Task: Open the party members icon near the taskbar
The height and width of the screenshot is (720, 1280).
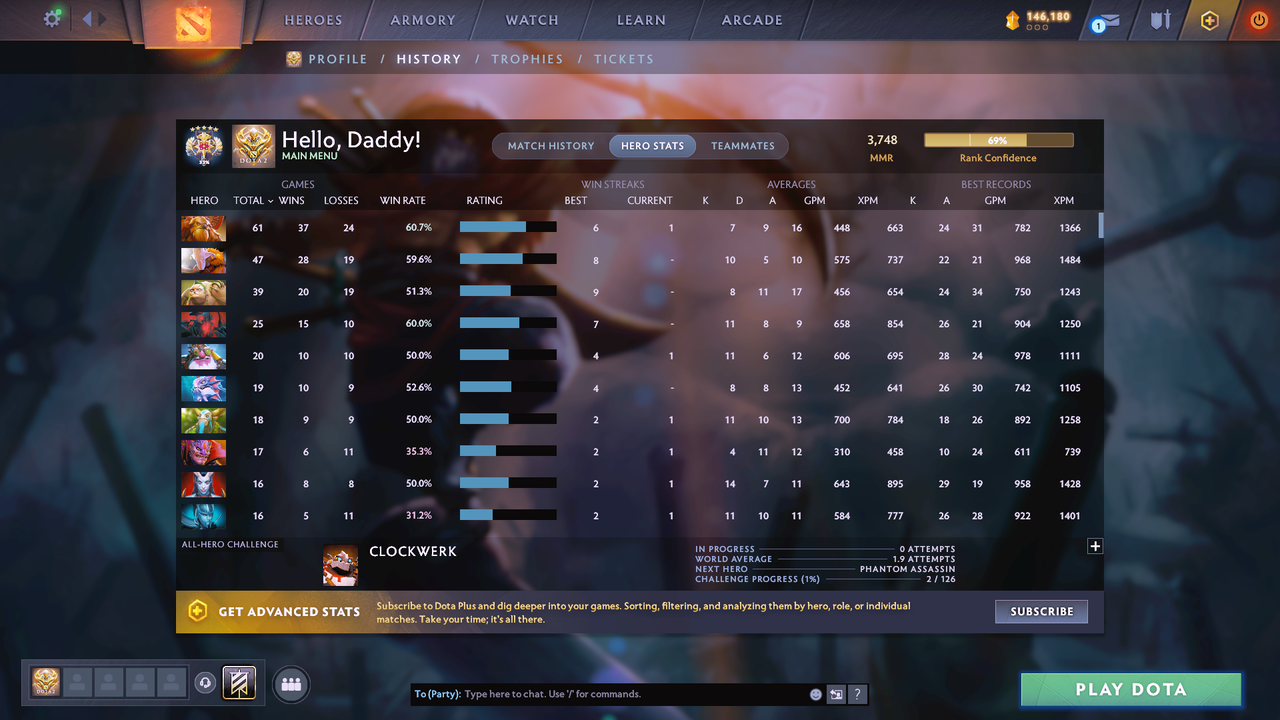Action: pos(290,684)
